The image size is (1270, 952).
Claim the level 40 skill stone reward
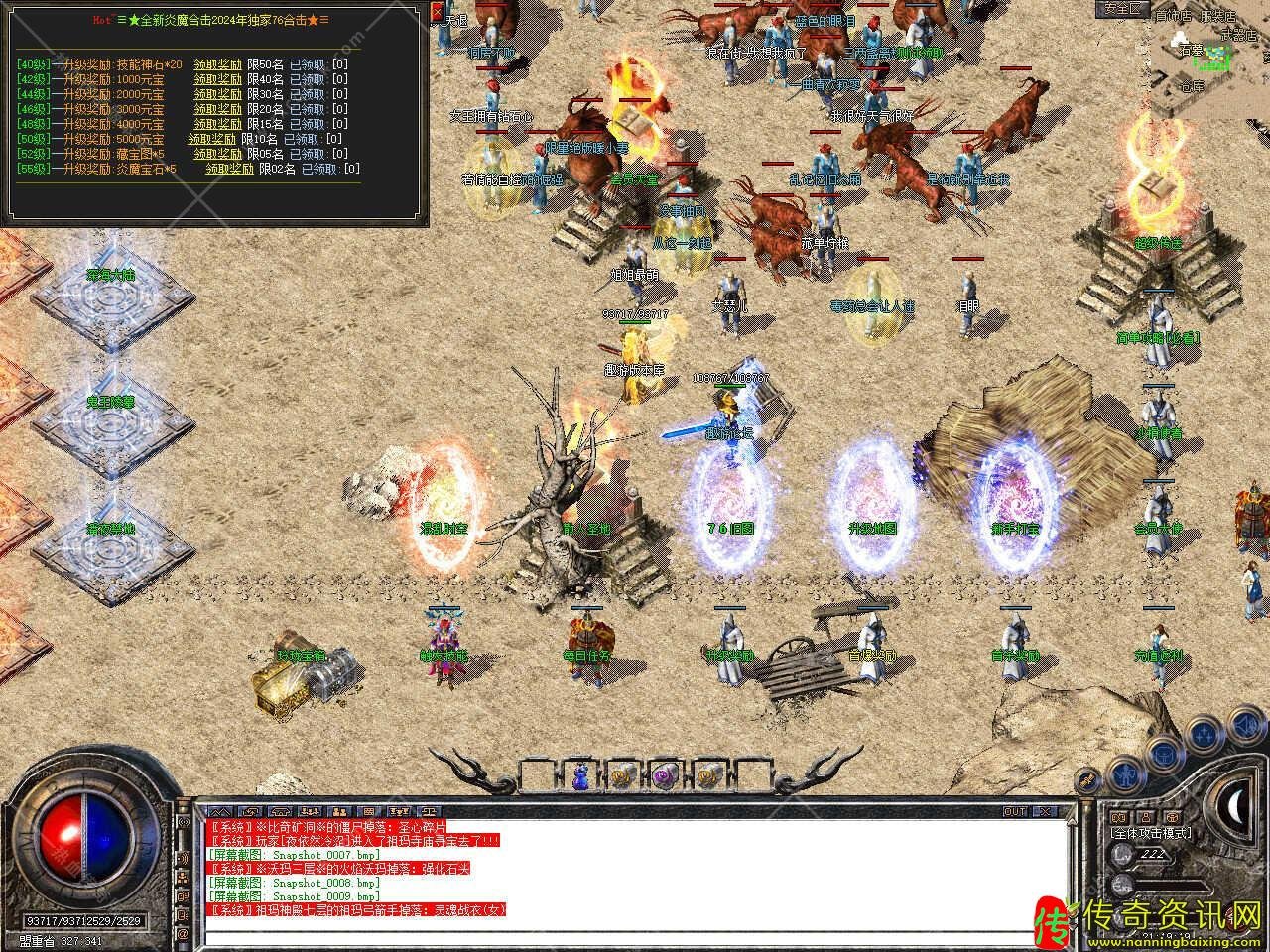pyautogui.click(x=217, y=64)
